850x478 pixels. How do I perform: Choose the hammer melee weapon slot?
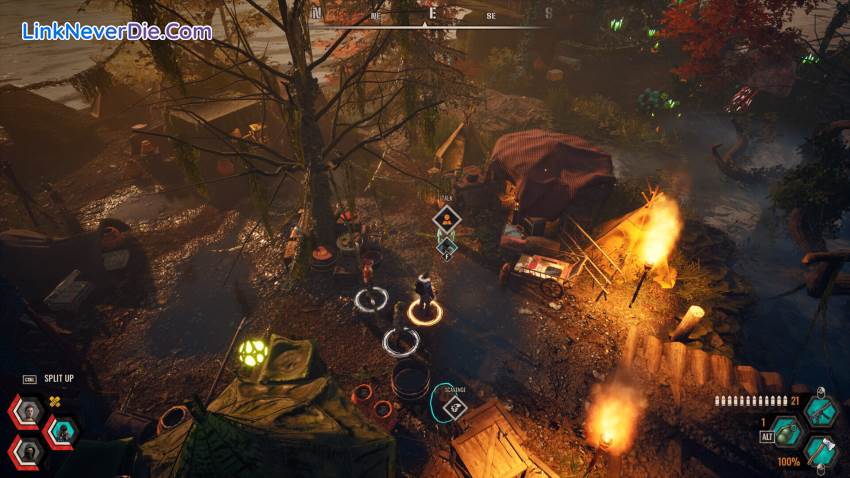pyautogui.click(x=820, y=452)
